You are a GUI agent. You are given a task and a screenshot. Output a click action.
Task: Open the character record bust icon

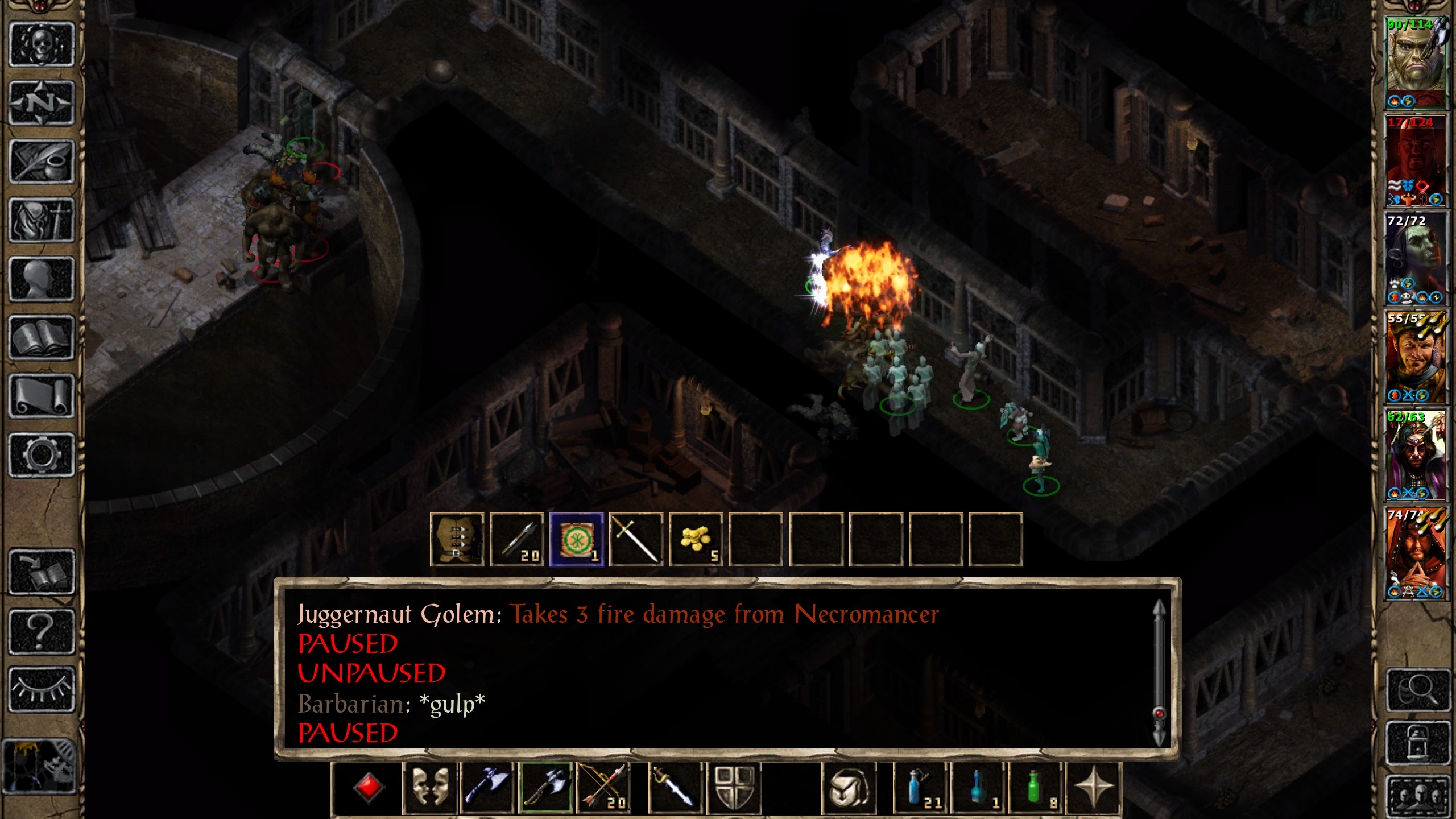pos(42,279)
